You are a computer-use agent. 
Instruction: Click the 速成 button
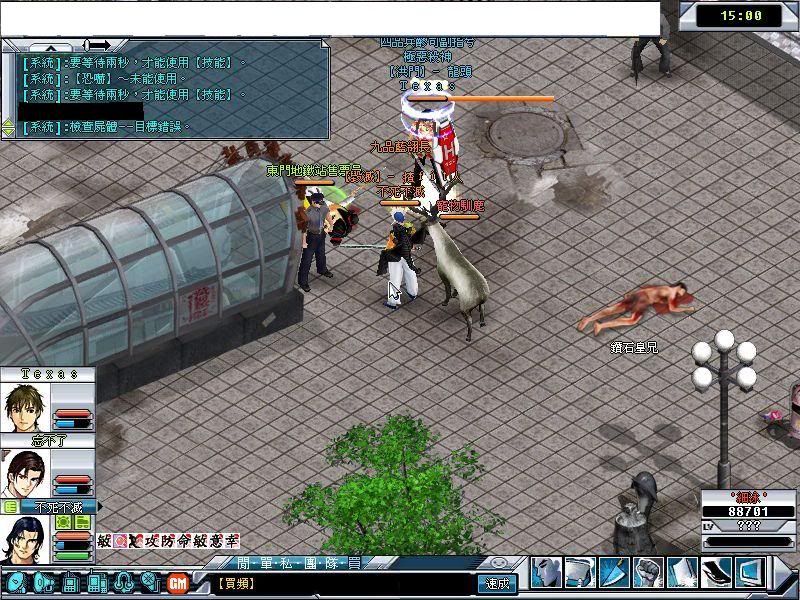click(x=498, y=583)
